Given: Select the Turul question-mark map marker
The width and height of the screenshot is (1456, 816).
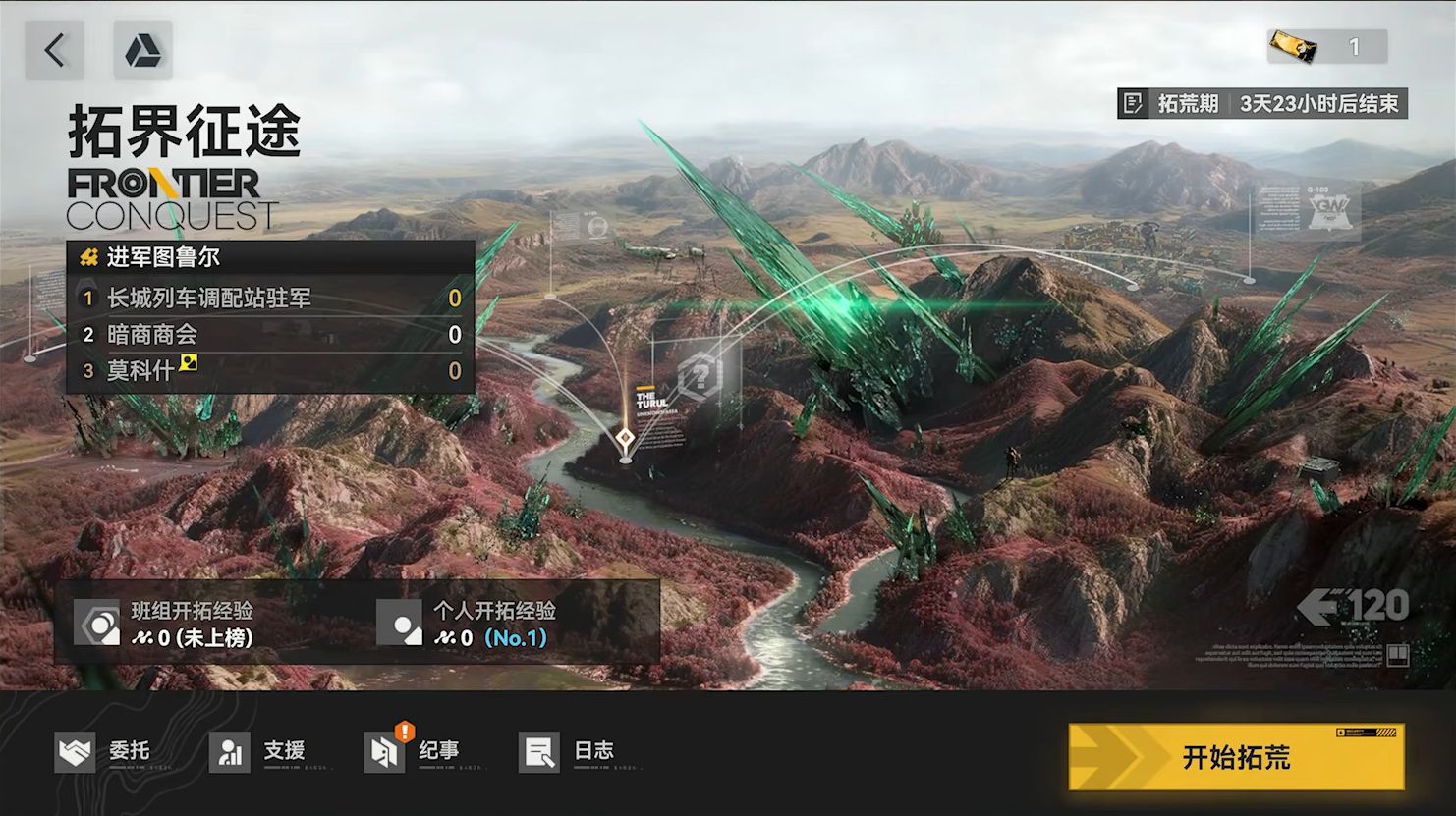Looking at the screenshot, I should pyautogui.click(x=700, y=376).
